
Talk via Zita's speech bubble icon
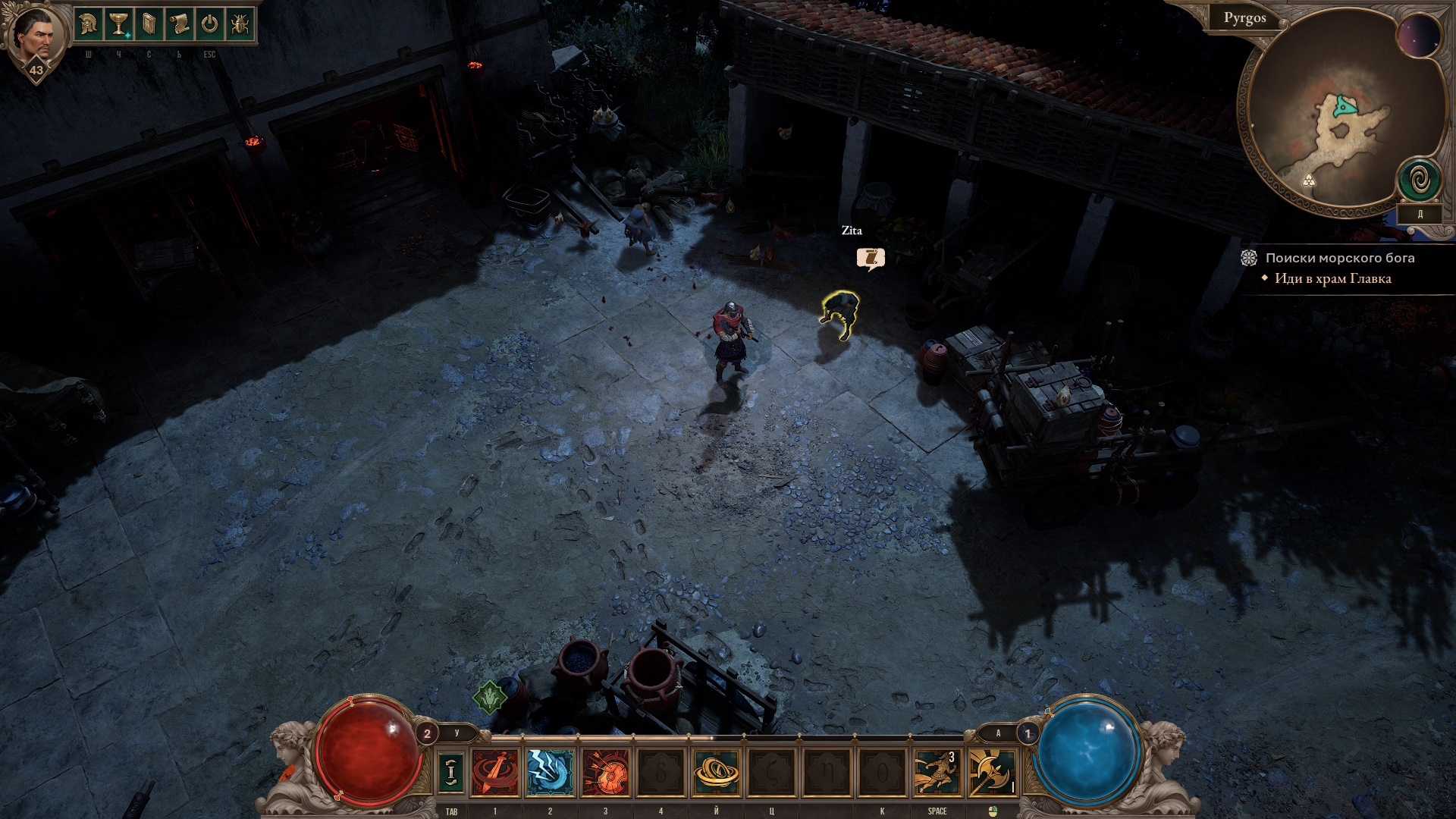click(x=871, y=259)
